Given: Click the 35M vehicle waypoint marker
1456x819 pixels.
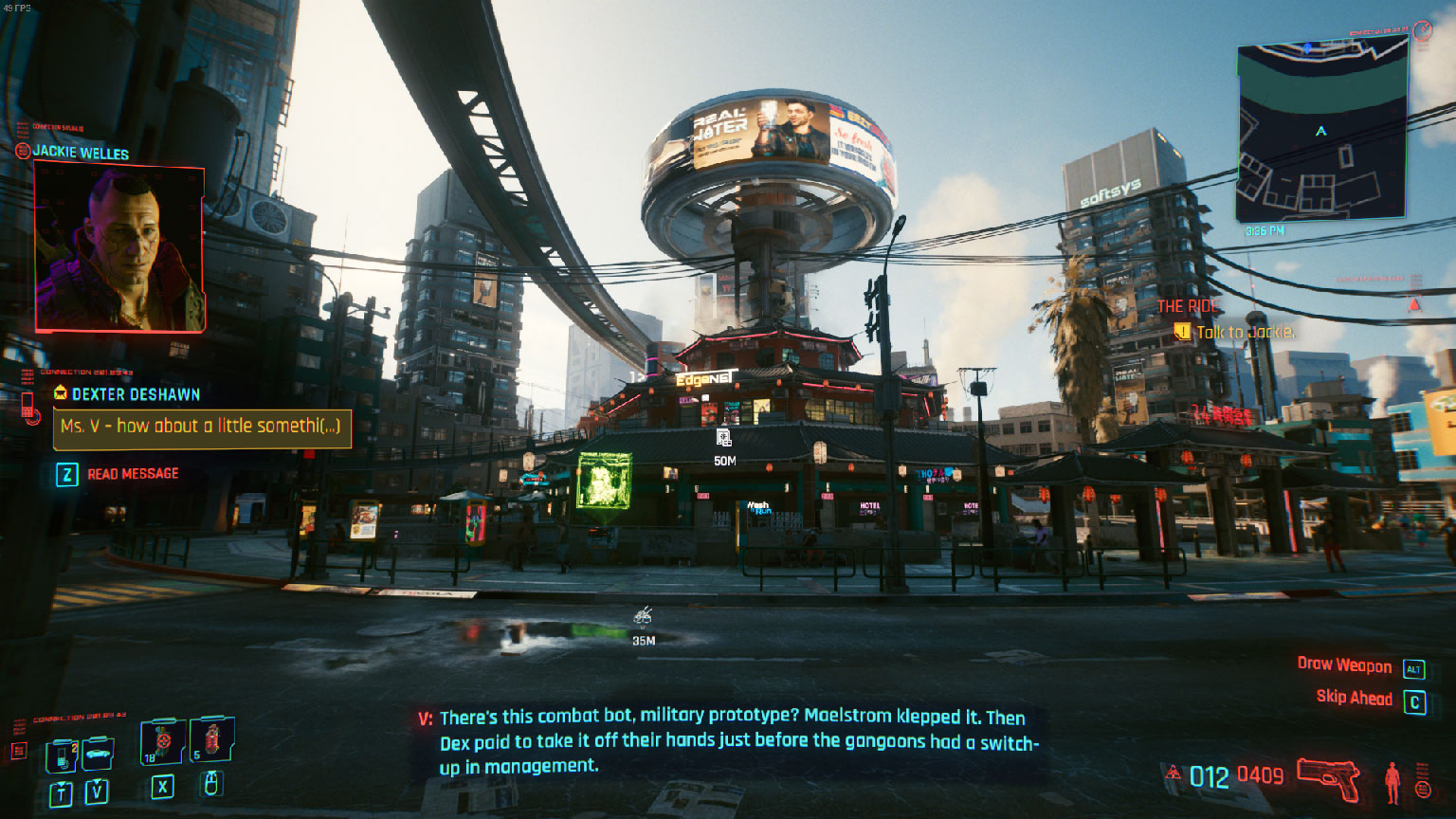Looking at the screenshot, I should pyautogui.click(x=643, y=617).
